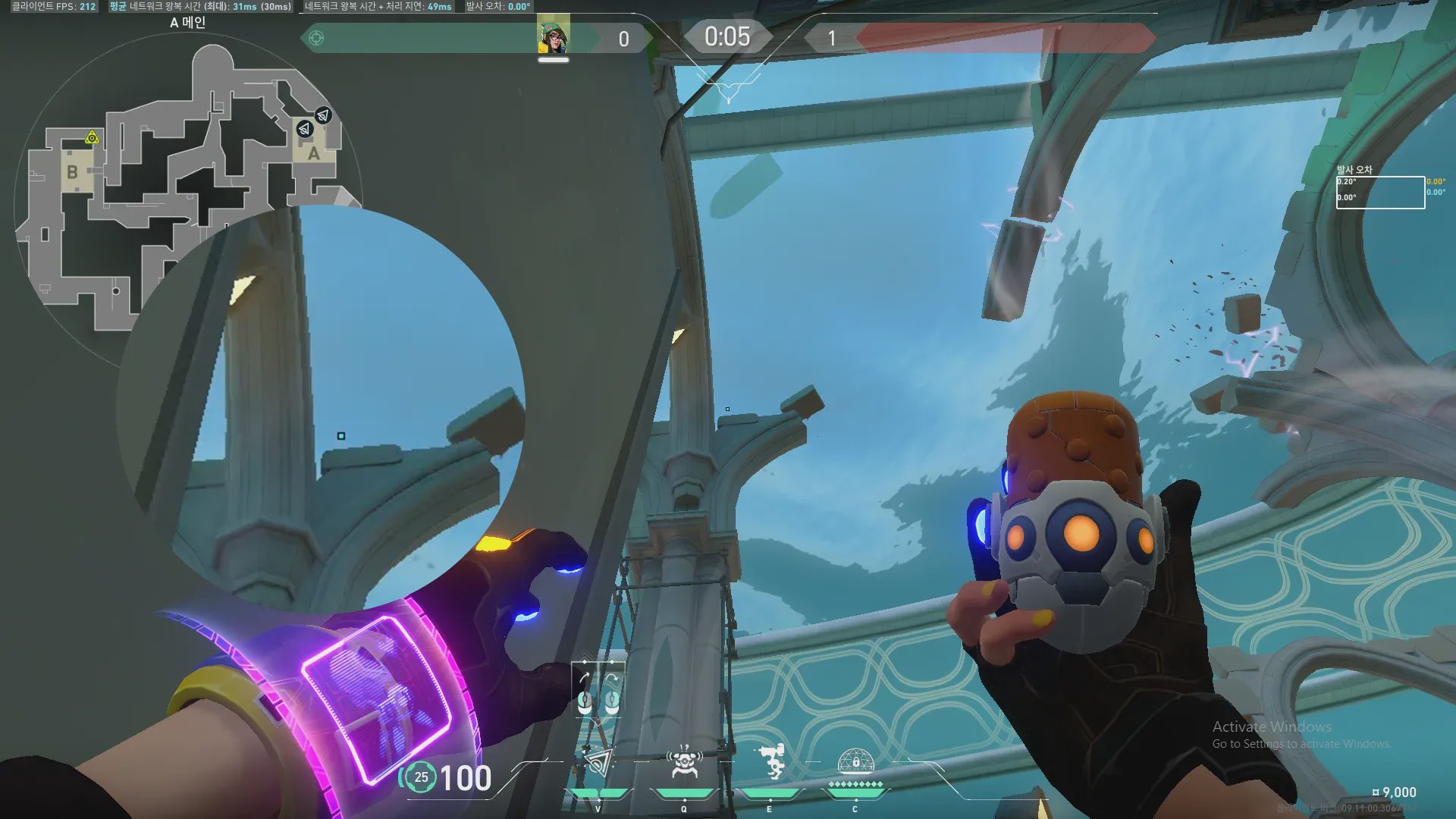Click the yellow spike marker on the minimap
Viewport: 1456px width, 819px height.
[x=92, y=137]
